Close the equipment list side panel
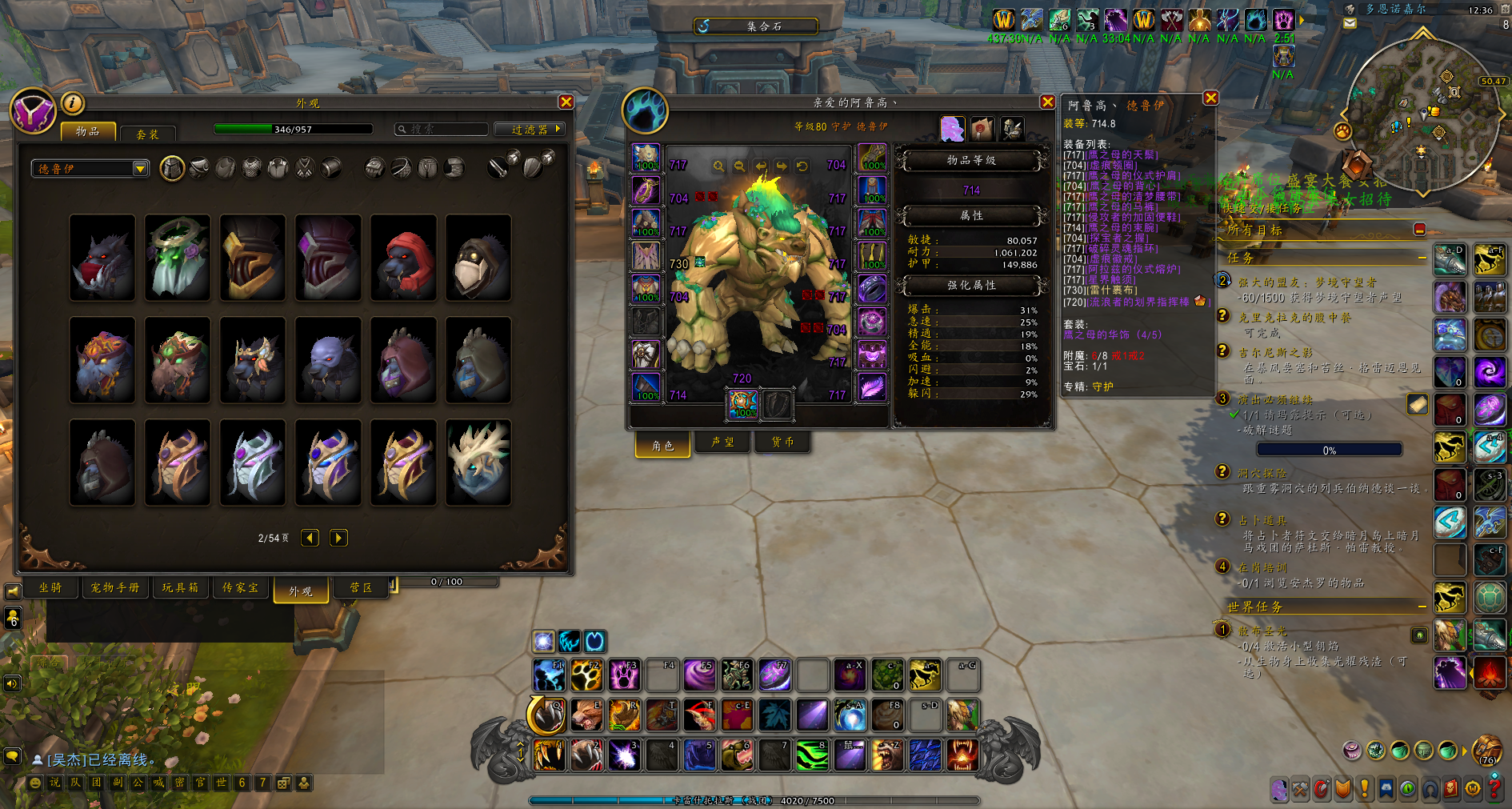Viewport: 1512px width, 809px height. tap(1210, 98)
